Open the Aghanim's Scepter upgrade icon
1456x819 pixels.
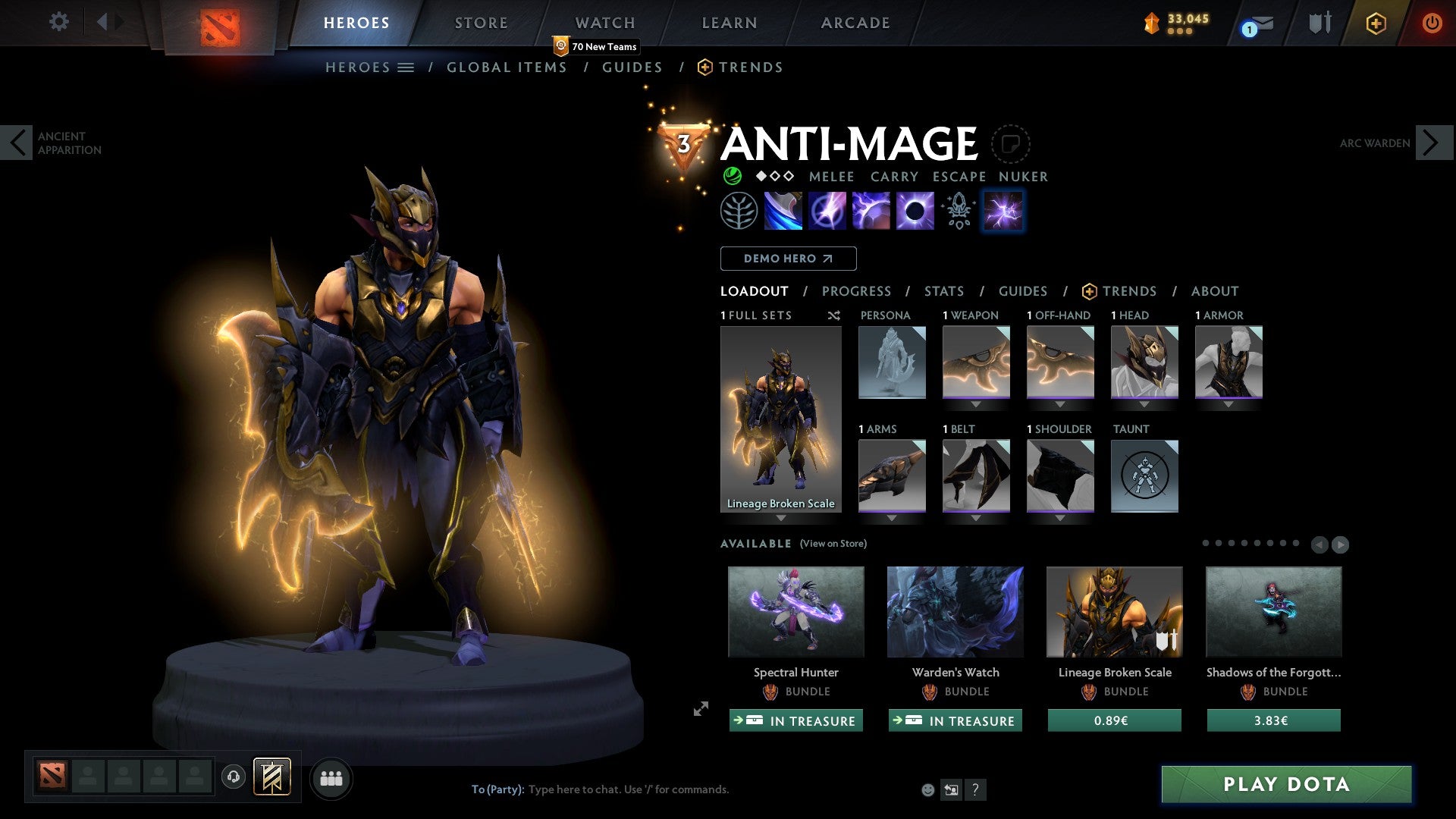click(x=958, y=211)
